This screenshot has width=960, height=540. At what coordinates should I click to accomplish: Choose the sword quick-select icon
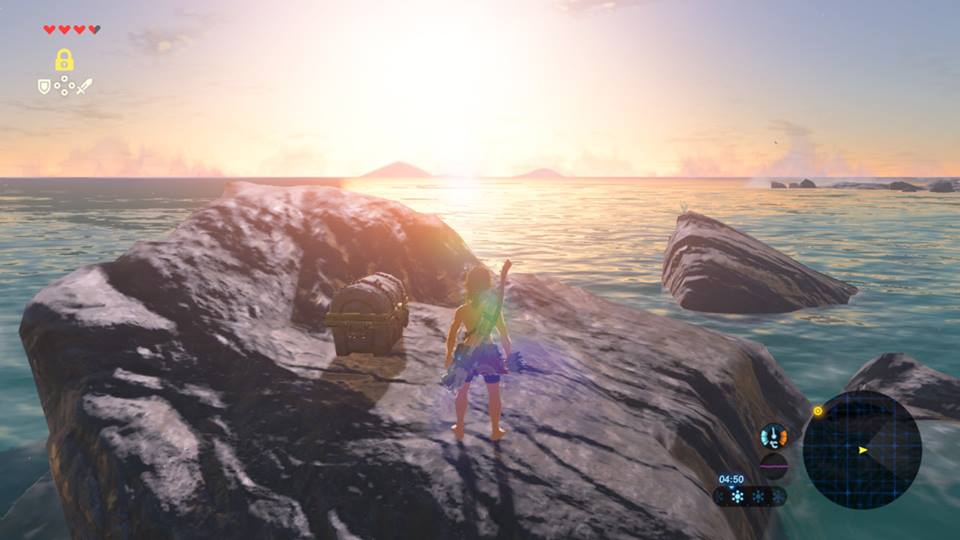point(84,87)
